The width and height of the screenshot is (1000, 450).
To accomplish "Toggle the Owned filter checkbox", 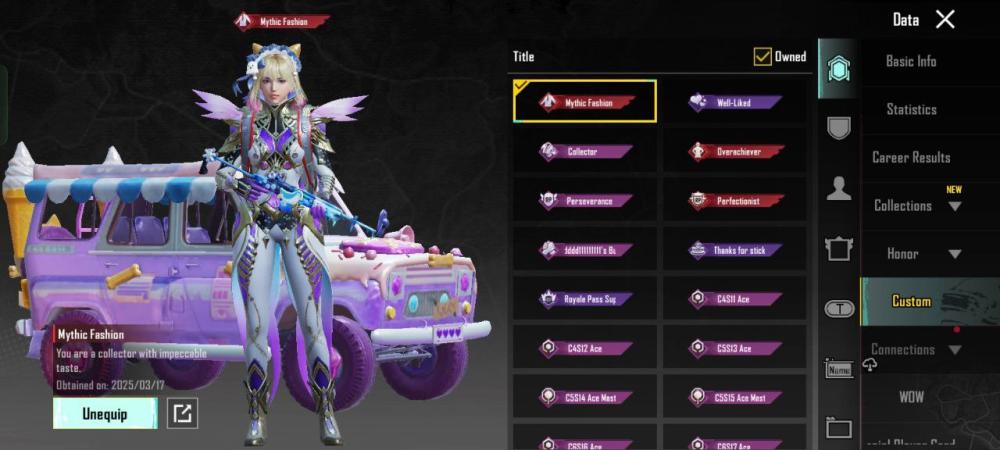I will point(763,57).
